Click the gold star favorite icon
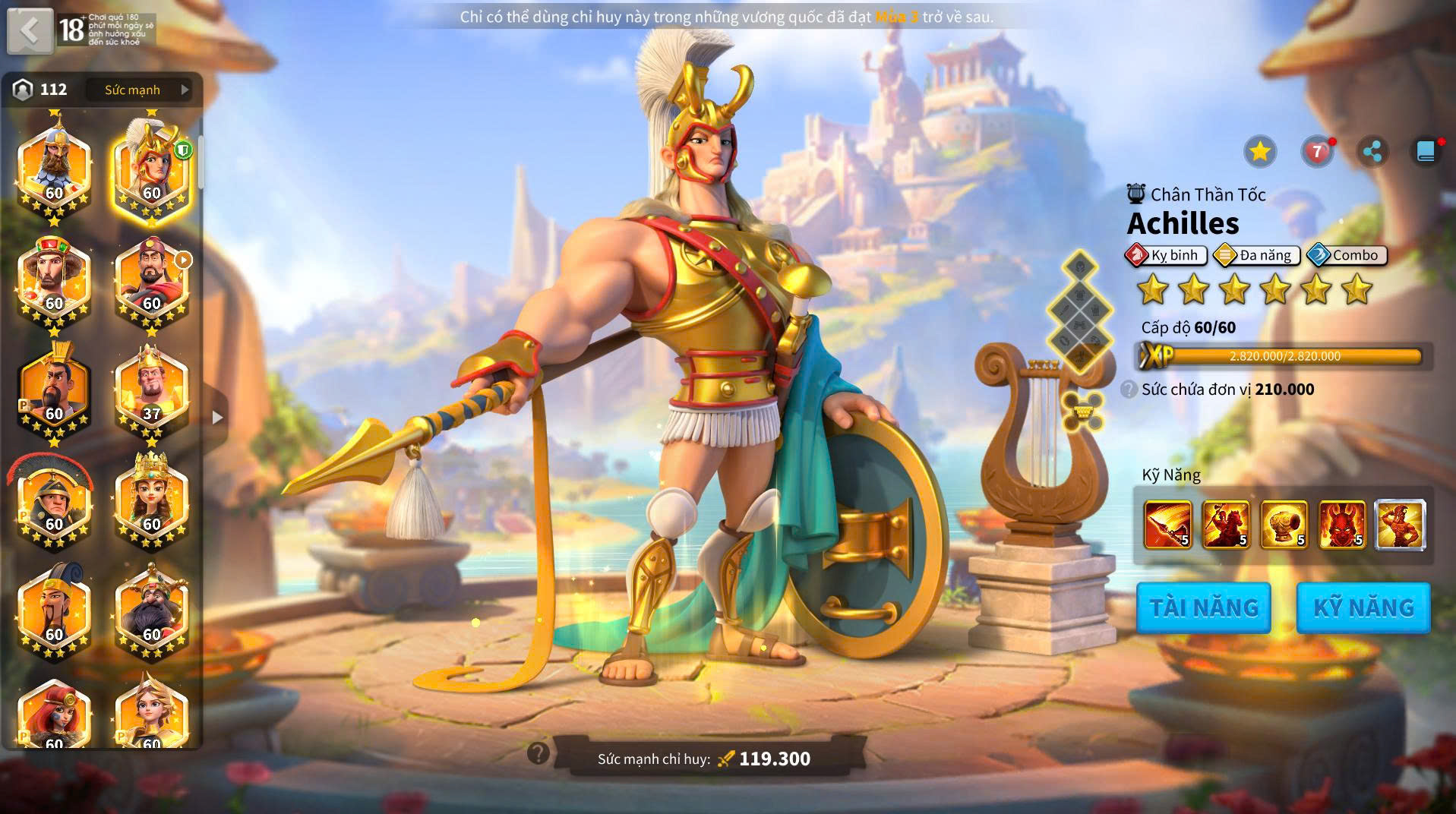1456x814 pixels. [1260, 152]
